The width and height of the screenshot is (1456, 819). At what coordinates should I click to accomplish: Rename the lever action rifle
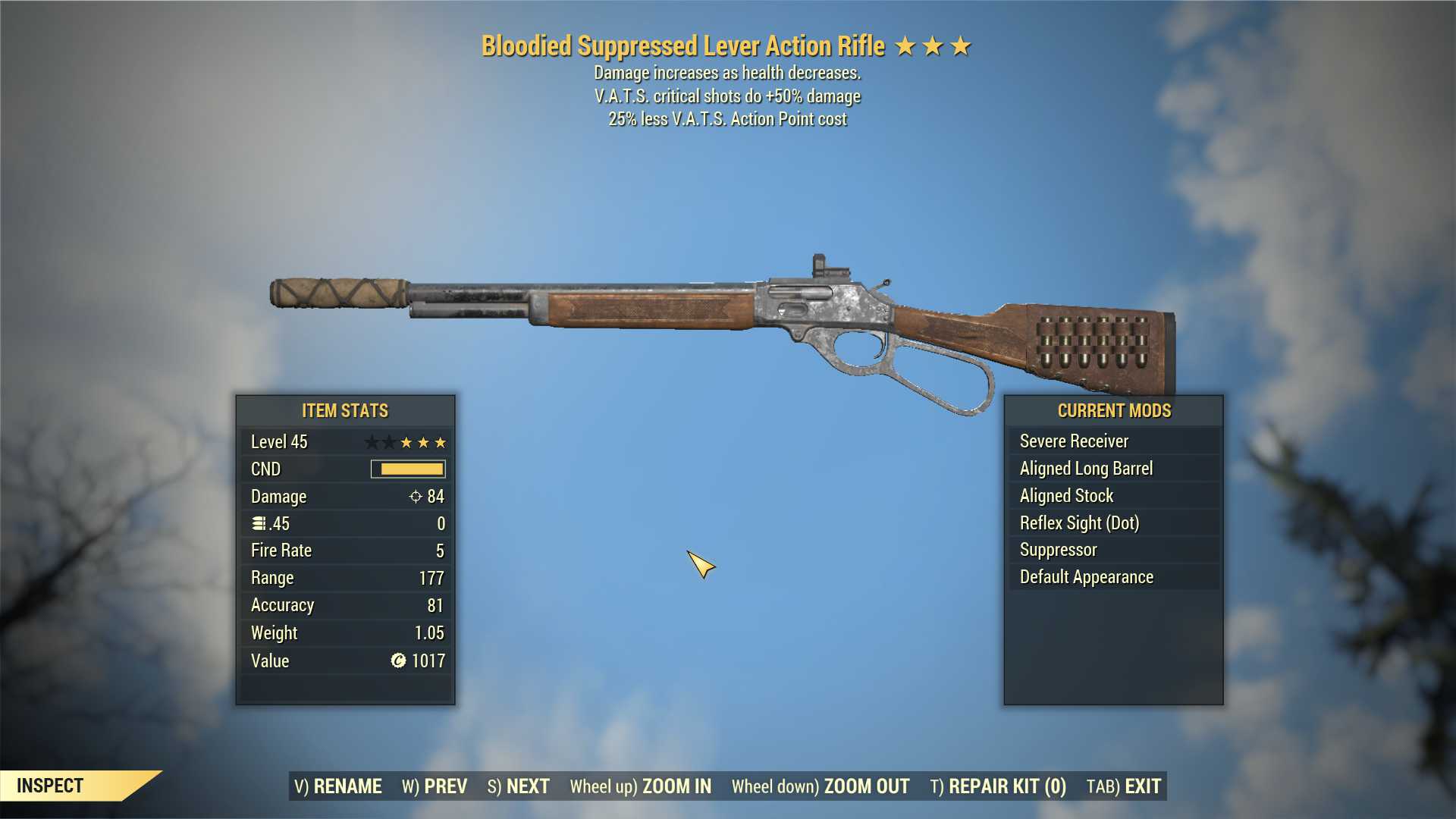pyautogui.click(x=338, y=786)
